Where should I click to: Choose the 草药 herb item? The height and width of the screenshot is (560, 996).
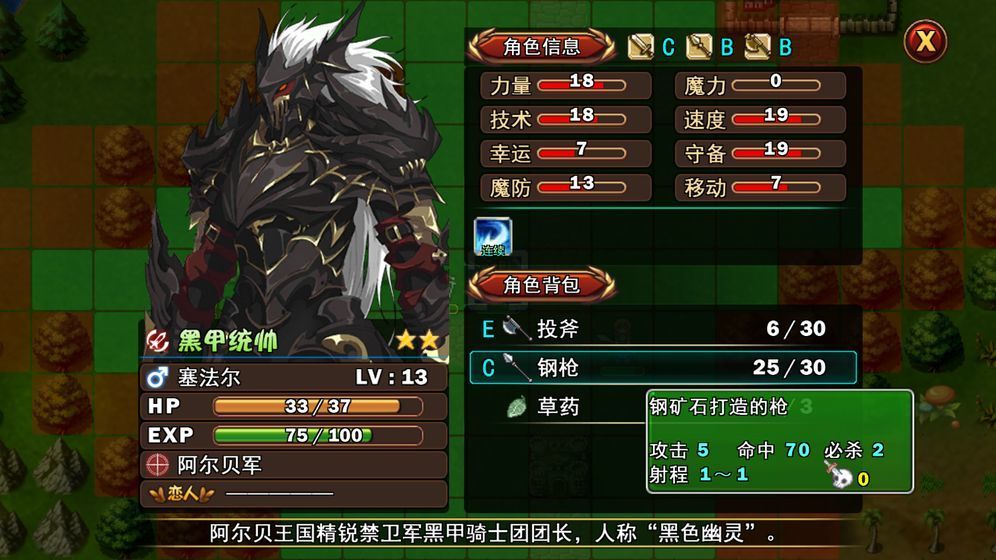556,407
